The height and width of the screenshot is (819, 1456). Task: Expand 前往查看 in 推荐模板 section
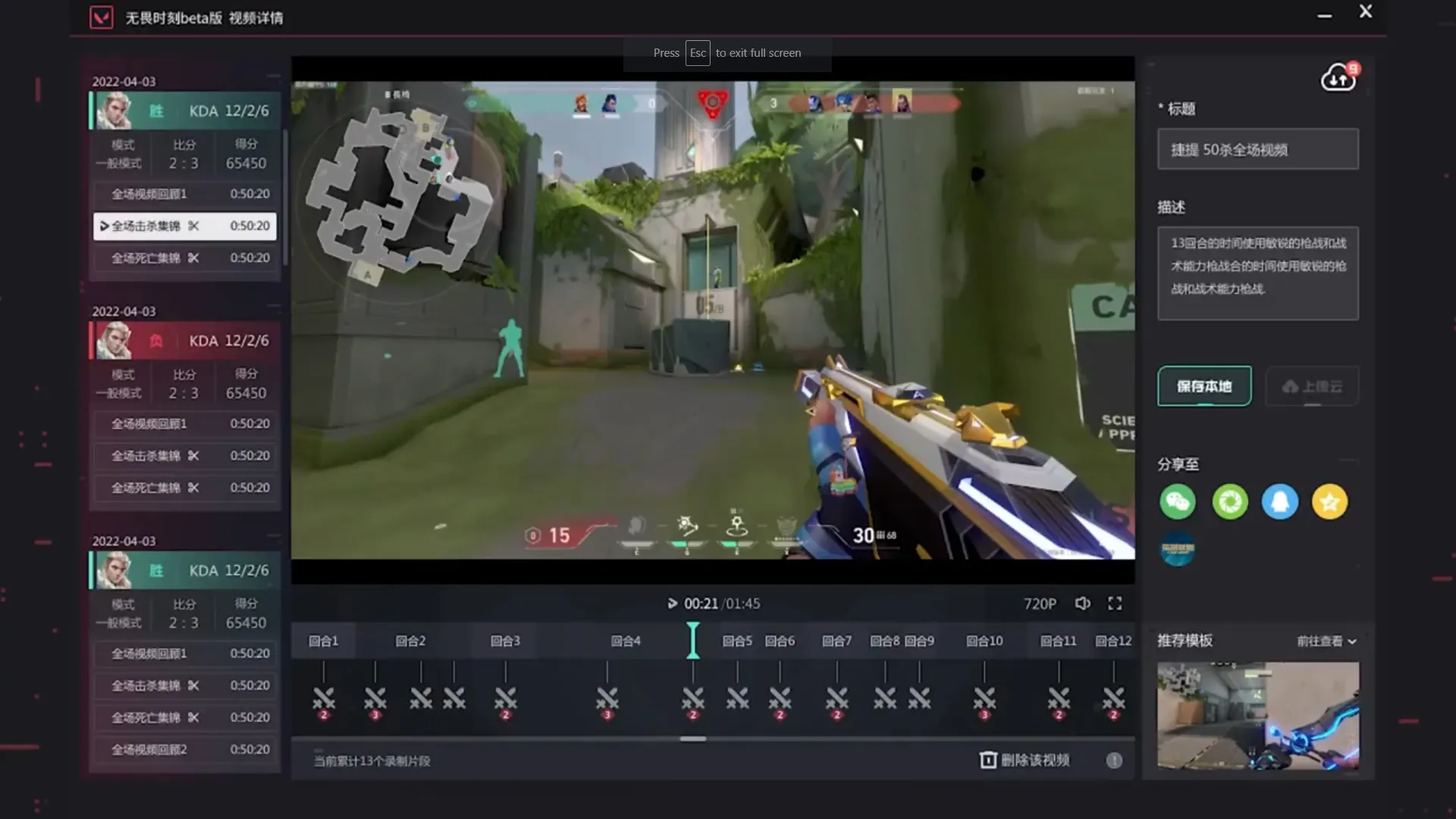coord(1325,641)
